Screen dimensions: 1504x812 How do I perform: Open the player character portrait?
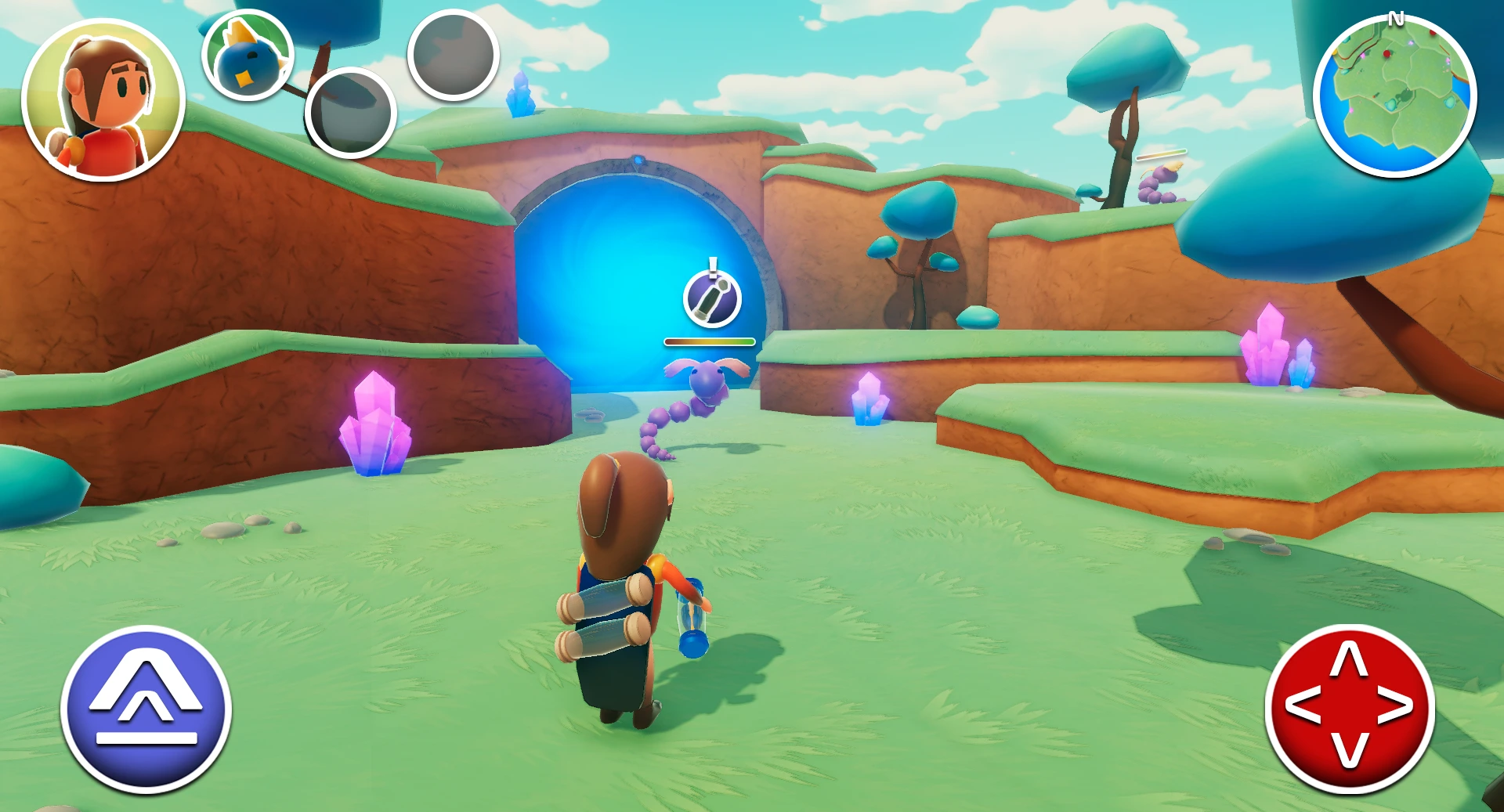[103, 100]
